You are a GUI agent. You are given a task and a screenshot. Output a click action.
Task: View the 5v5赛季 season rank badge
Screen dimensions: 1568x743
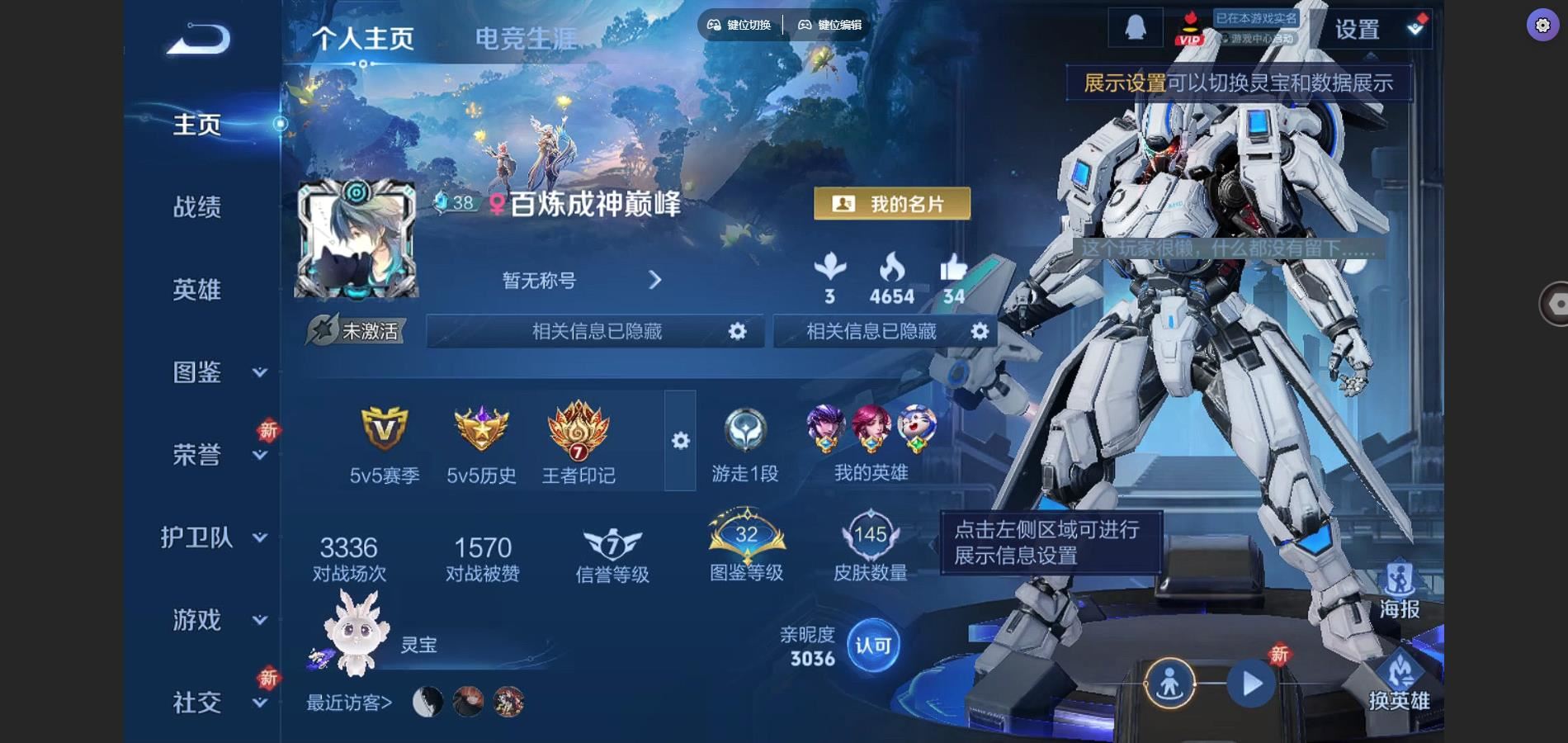coord(385,442)
